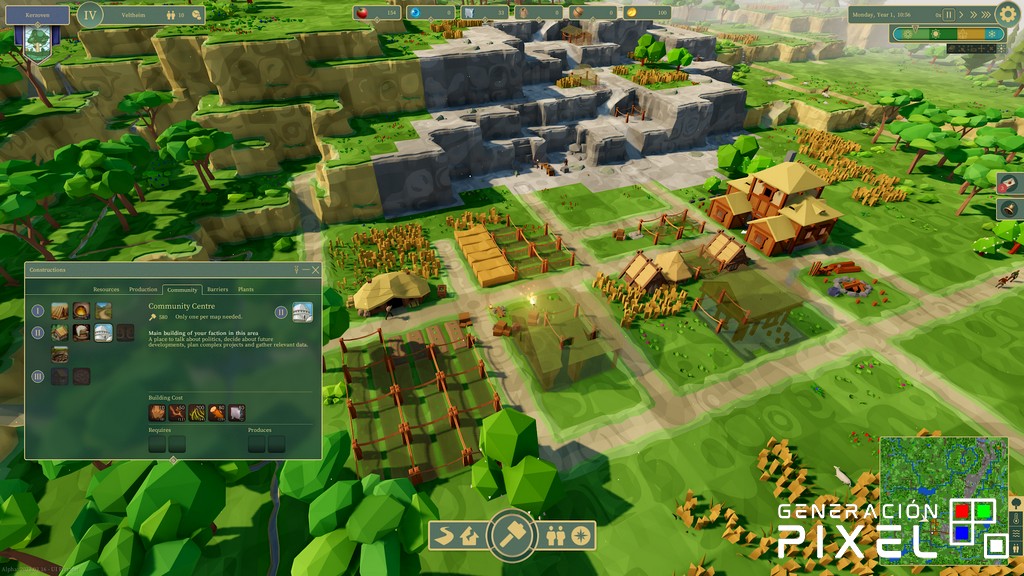Image resolution: width=1024 pixels, height=576 pixels.
Task: Choose the white domed Community Centre icon
Action: point(103,332)
